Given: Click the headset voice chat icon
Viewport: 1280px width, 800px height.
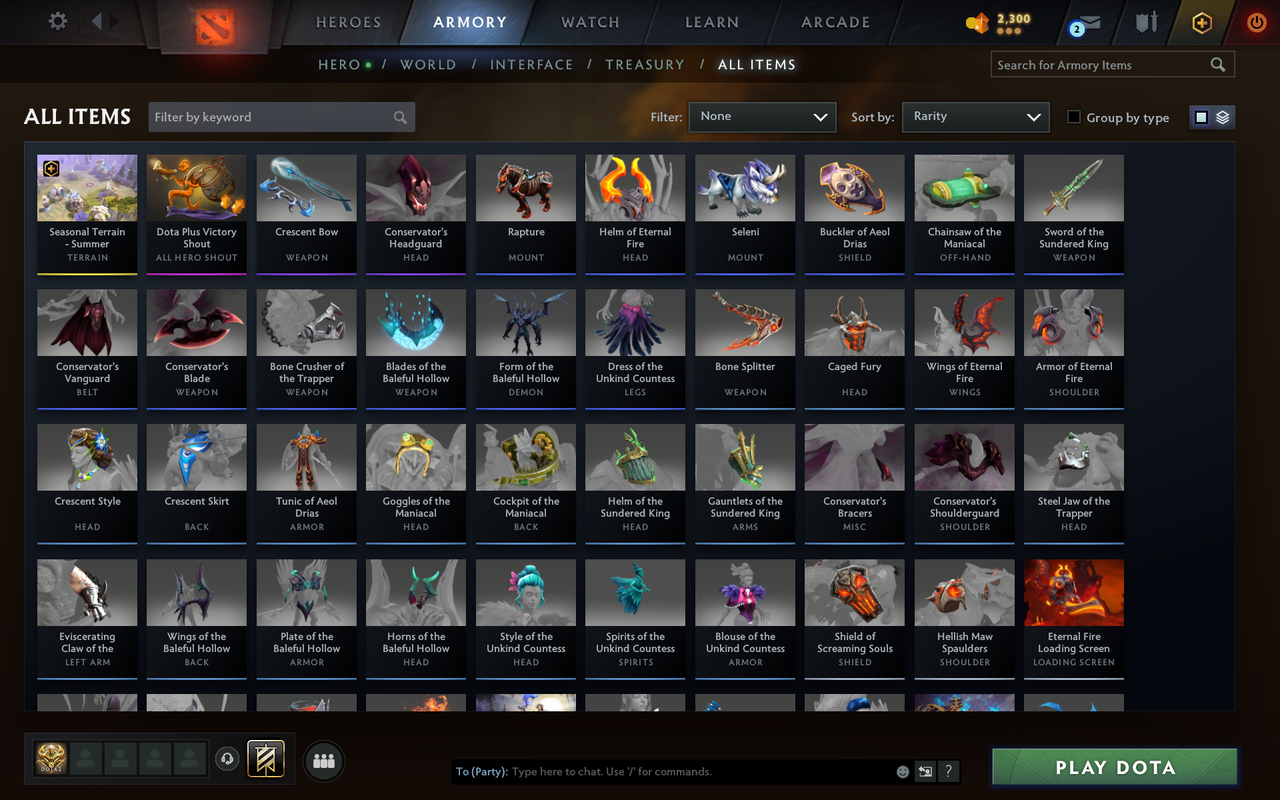Looking at the screenshot, I should click(x=227, y=759).
